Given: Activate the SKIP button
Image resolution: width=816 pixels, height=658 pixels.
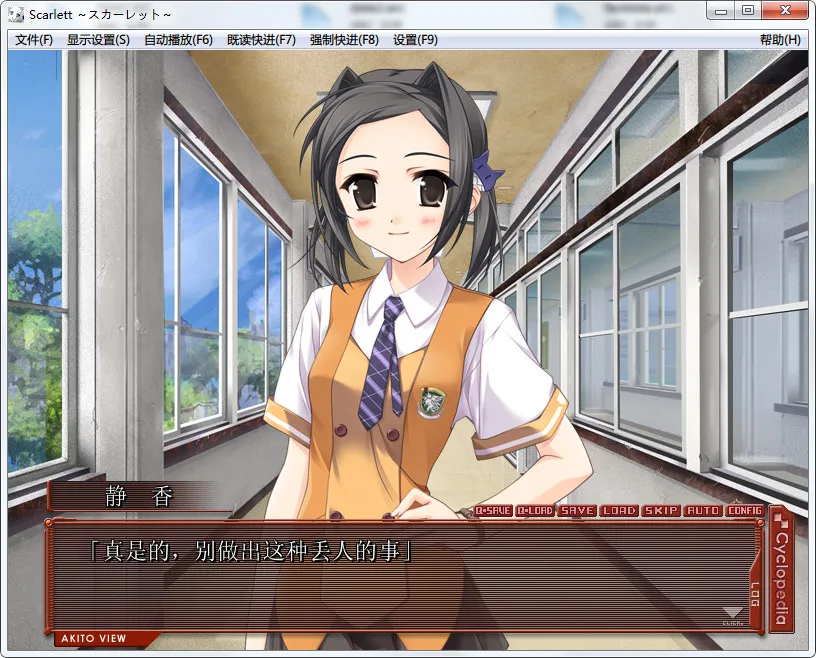Looking at the screenshot, I should (661, 511).
